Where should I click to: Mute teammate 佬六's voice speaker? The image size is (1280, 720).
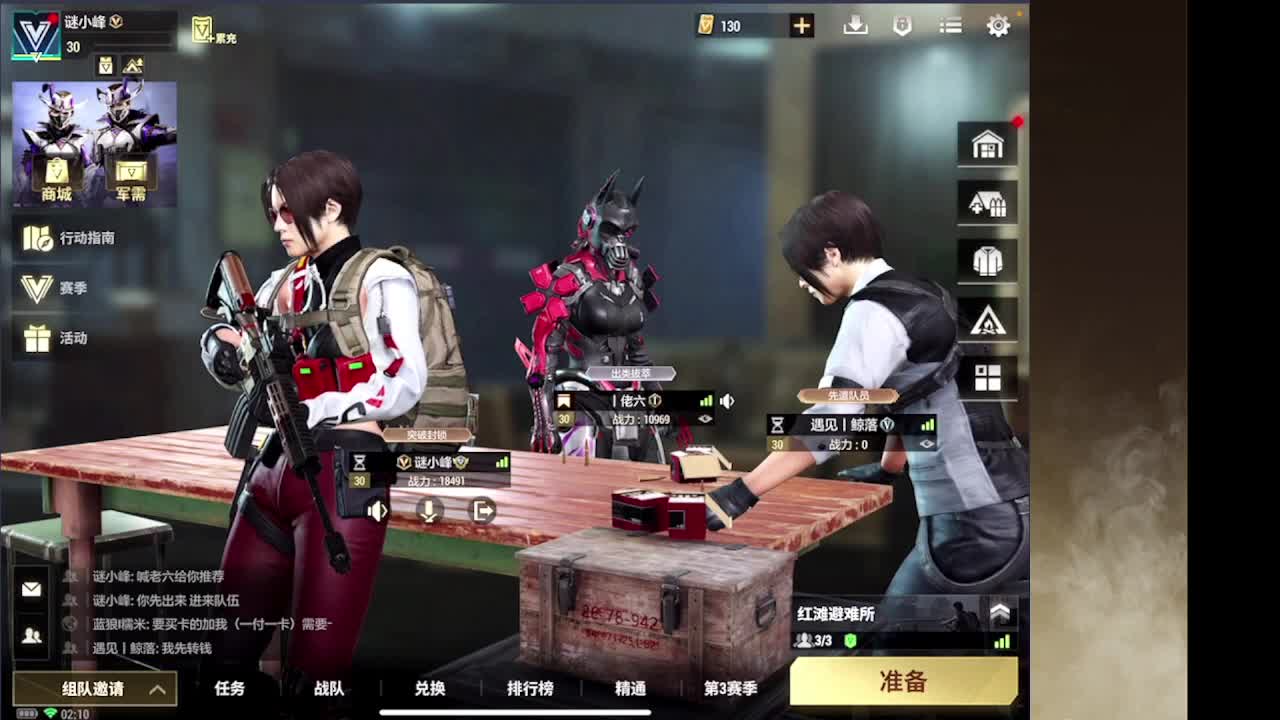(727, 400)
